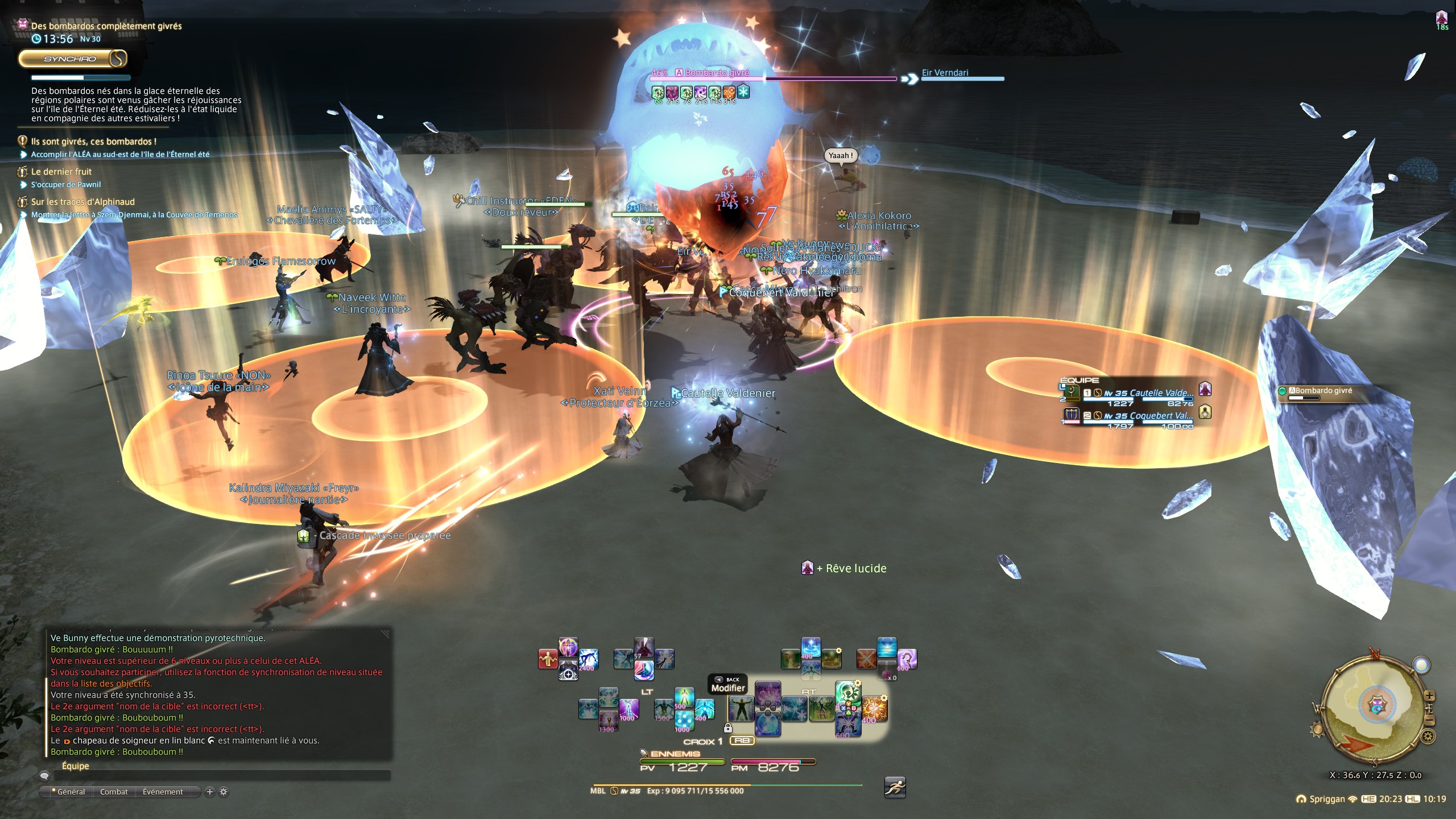This screenshot has height=819, width=1456.
Task: Open the 'Le dernier fruit' quest entry
Action: (x=61, y=172)
